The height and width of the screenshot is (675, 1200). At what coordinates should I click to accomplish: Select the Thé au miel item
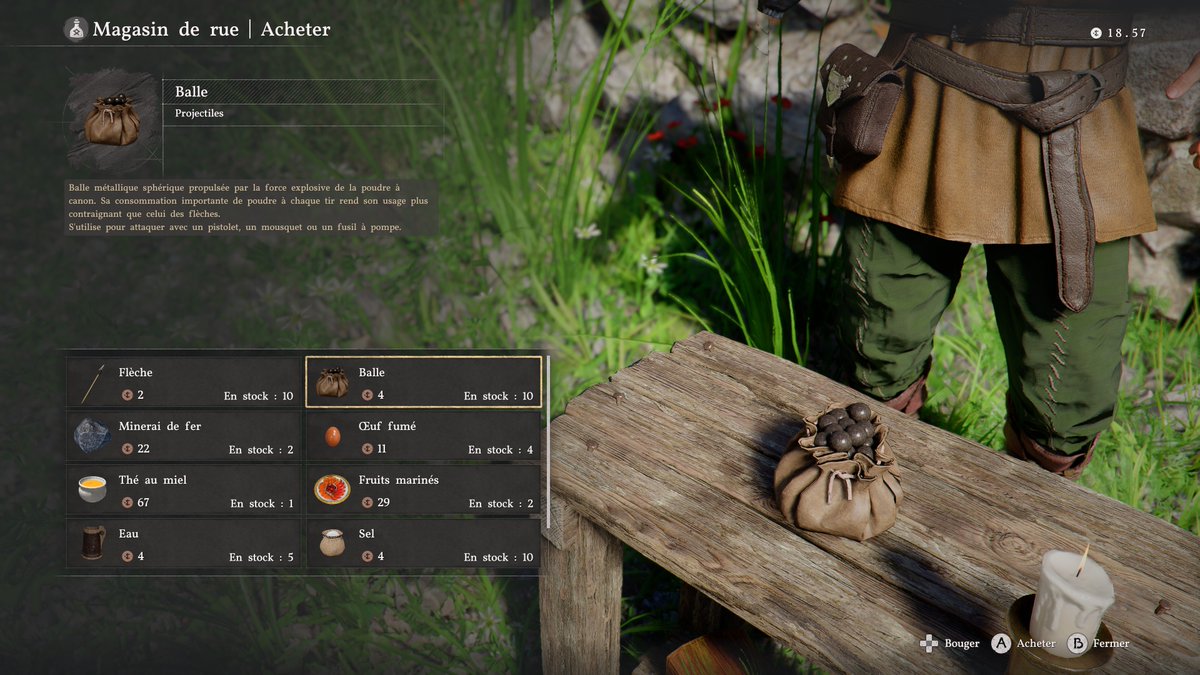pos(183,490)
